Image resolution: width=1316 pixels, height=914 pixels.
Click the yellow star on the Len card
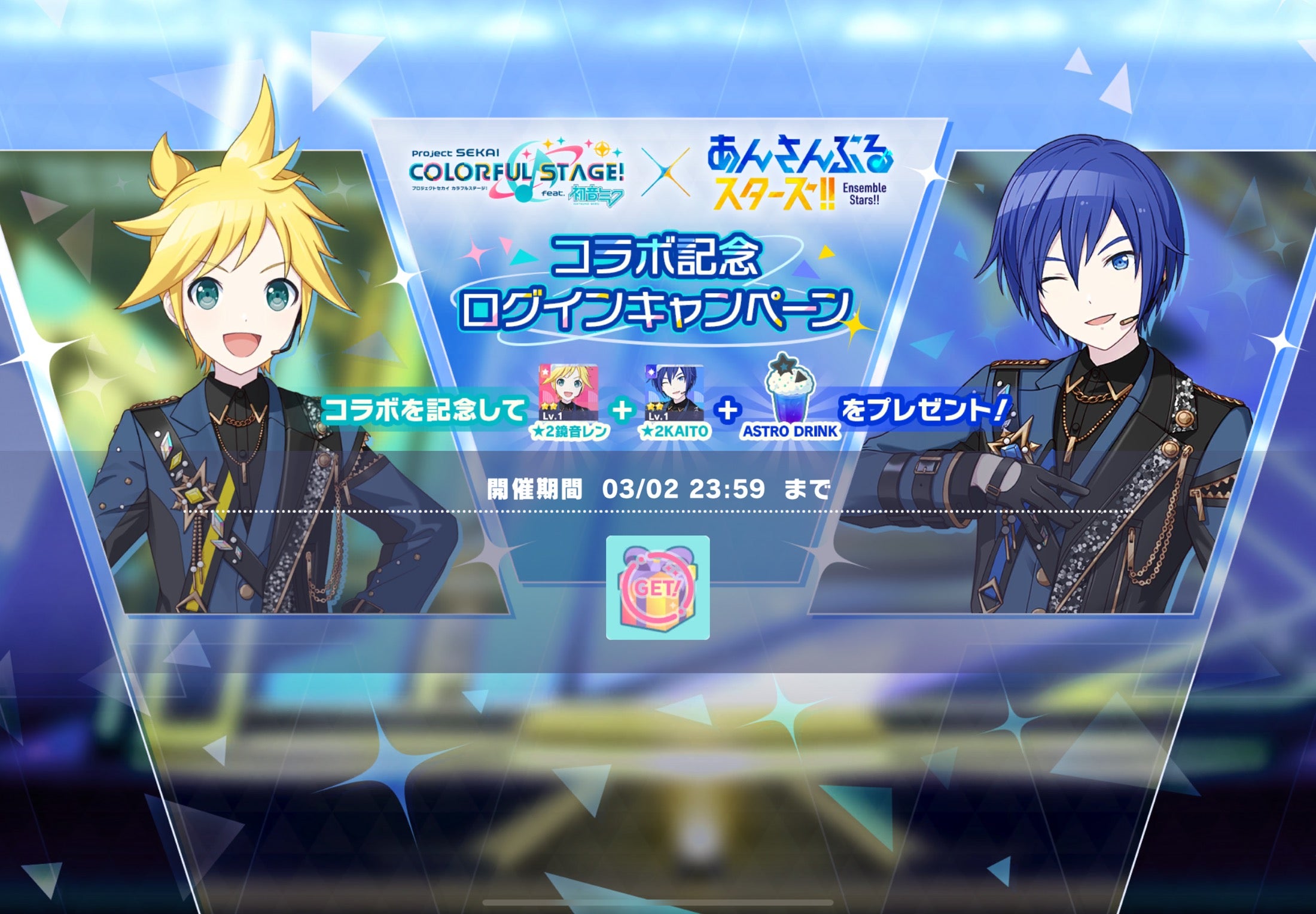tap(549, 406)
